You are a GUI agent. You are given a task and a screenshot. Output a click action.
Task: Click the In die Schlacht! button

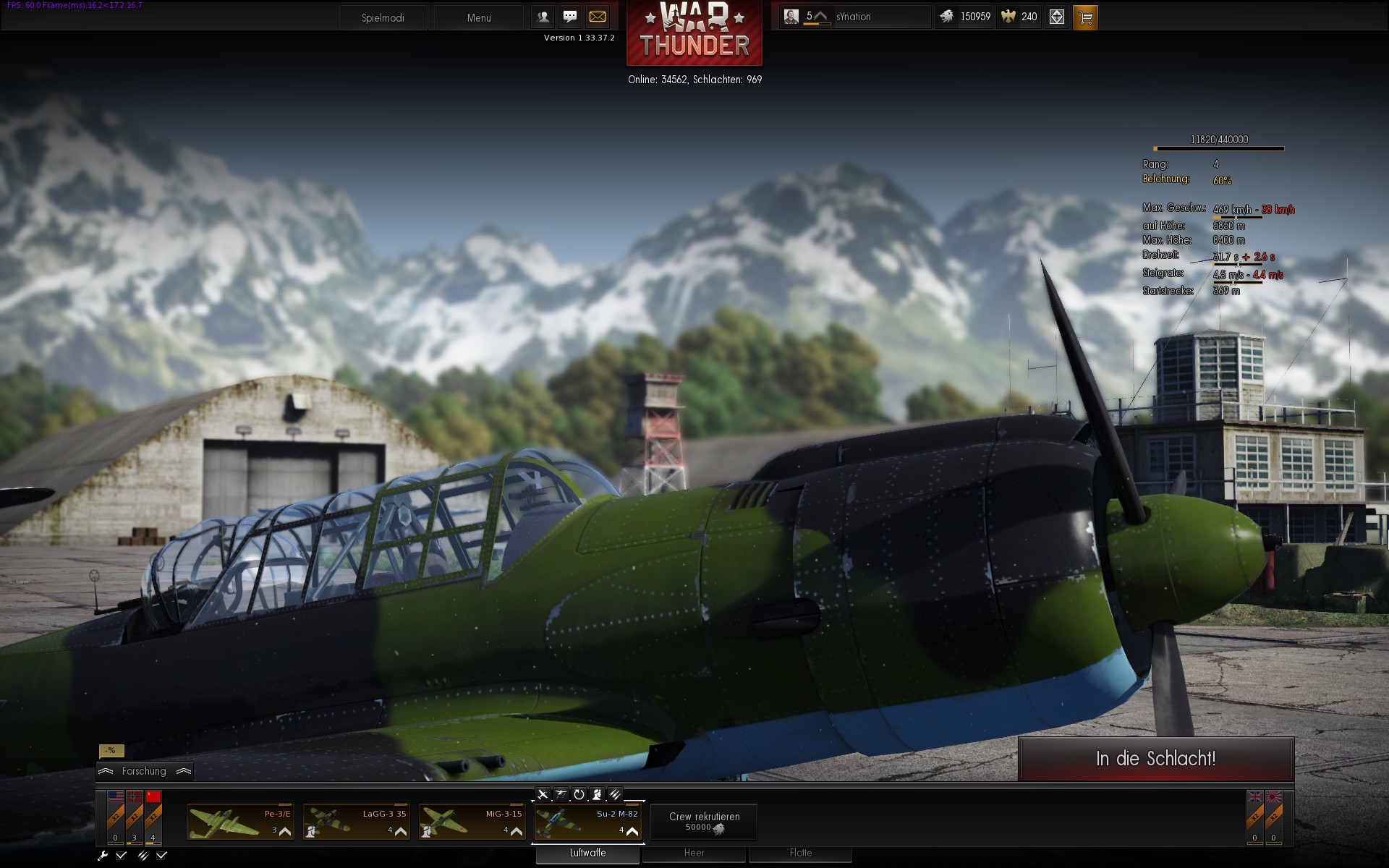[x=1155, y=759]
